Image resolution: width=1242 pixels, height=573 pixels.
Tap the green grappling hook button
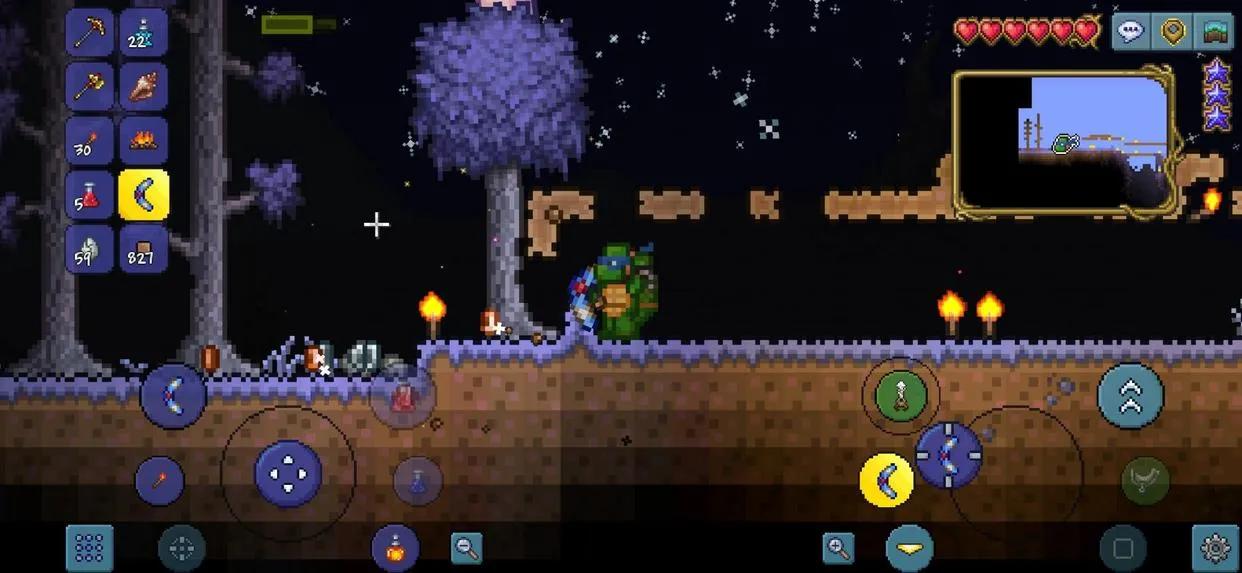[900, 395]
